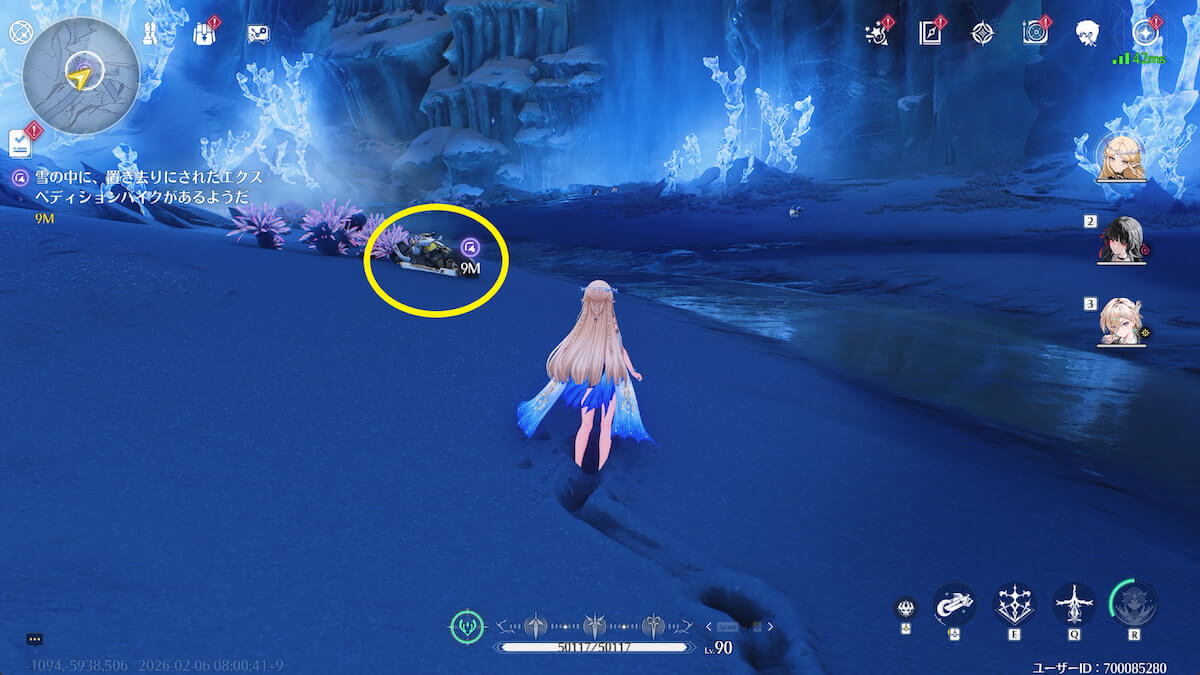Open the chat-bubble route icon
This screenshot has width=1200, height=675.
pos(258,34)
